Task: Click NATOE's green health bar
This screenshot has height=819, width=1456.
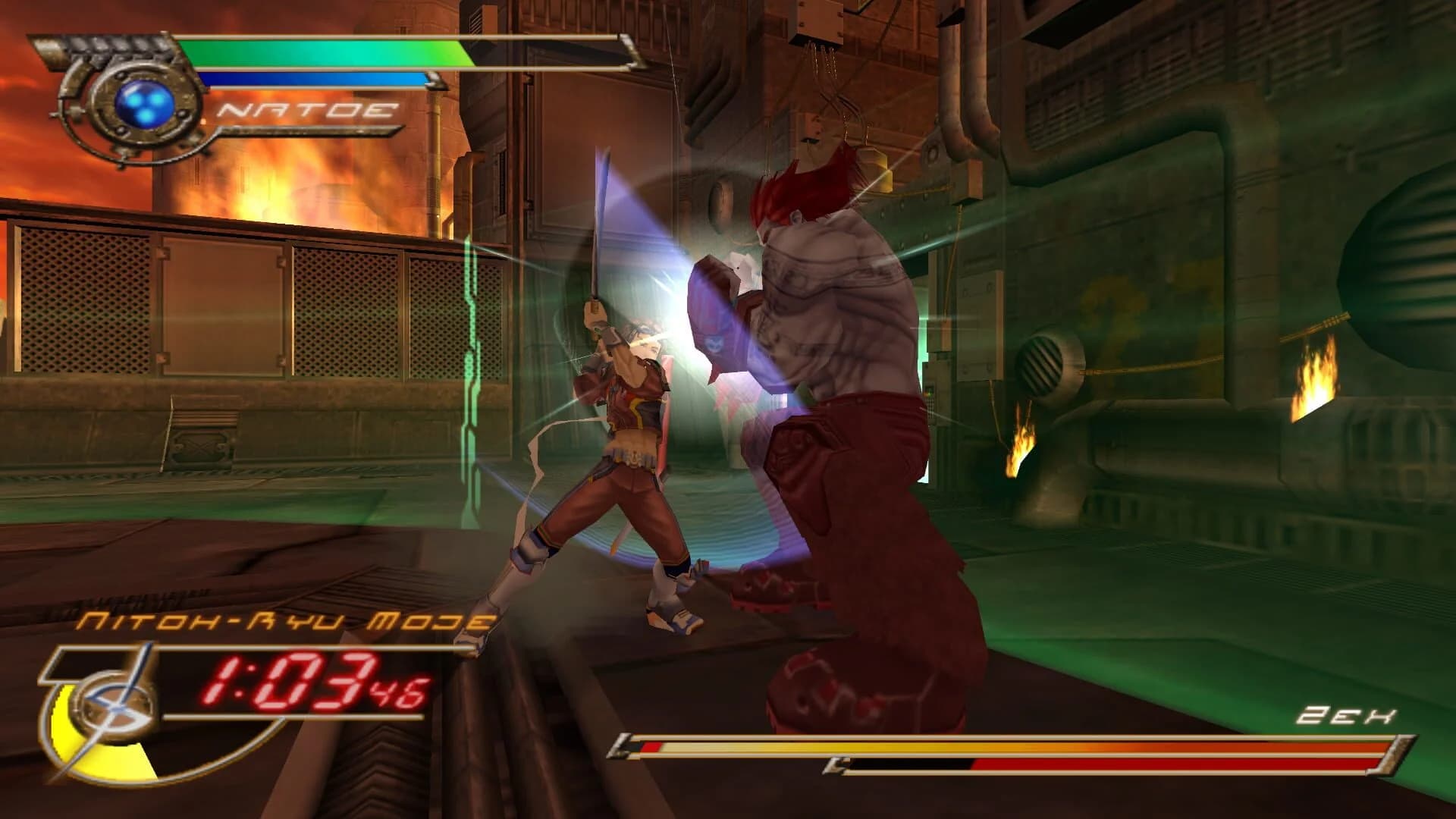Action: coord(326,53)
